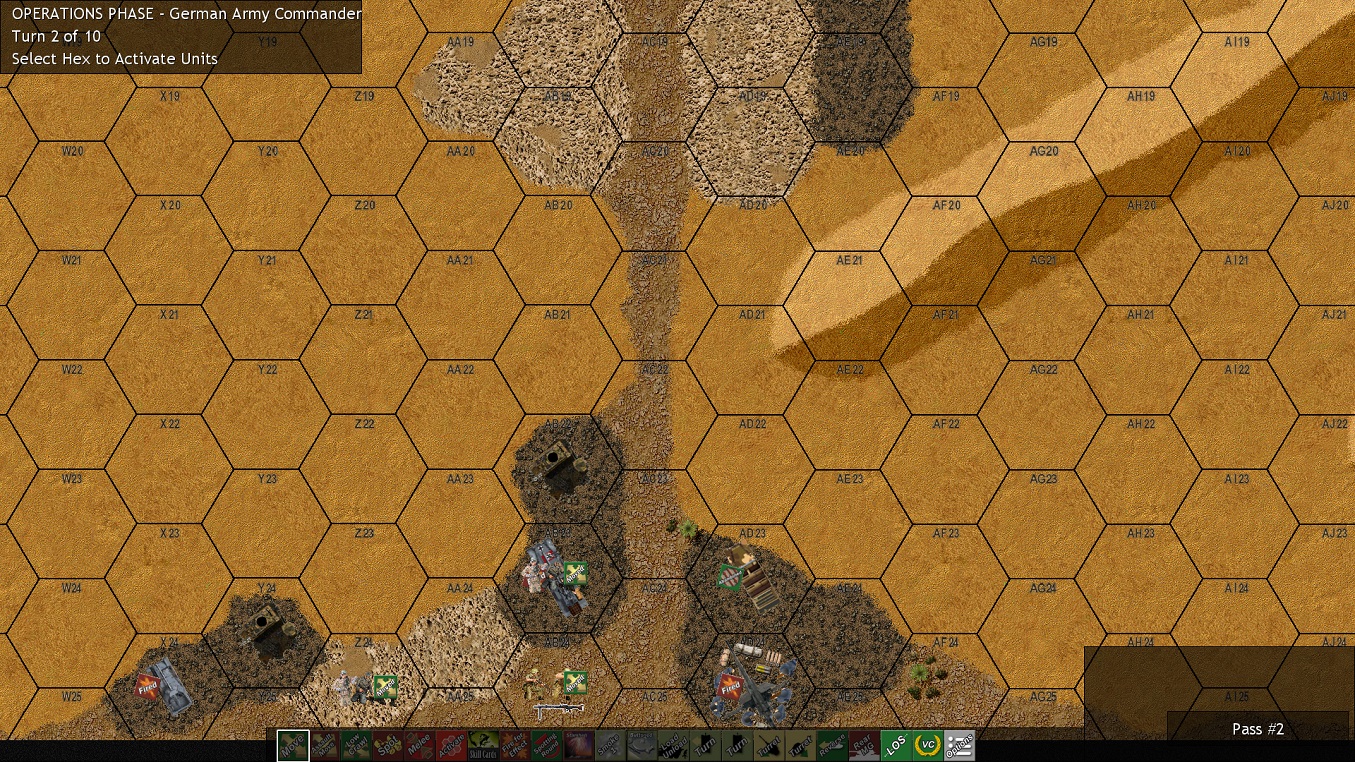Screen dimensions: 1355x762
Task: Open the Options menu
Action: (x=957, y=745)
